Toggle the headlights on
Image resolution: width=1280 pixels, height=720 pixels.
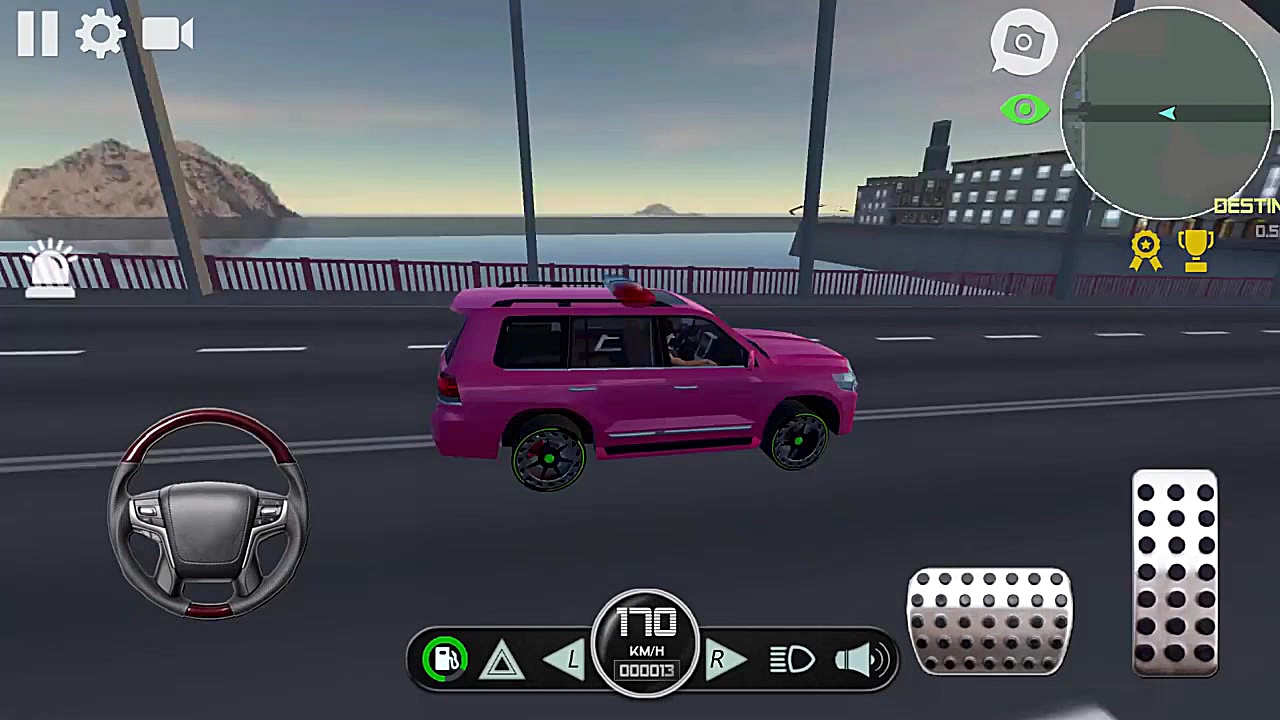click(x=793, y=658)
